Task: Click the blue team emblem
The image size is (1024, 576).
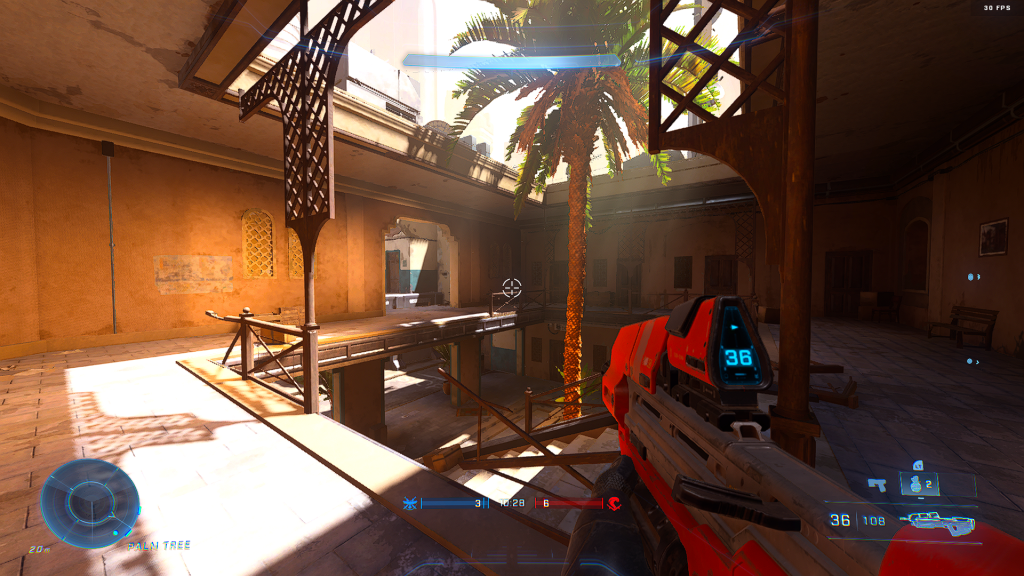Action: [x=409, y=503]
